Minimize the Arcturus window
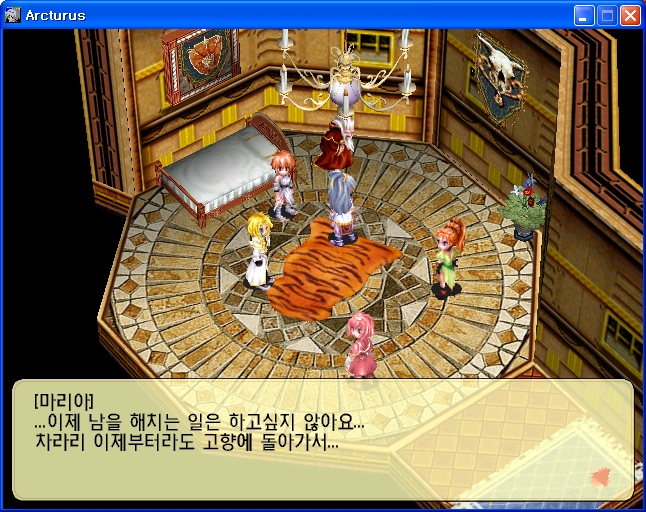646x512 pixels. tap(584, 15)
